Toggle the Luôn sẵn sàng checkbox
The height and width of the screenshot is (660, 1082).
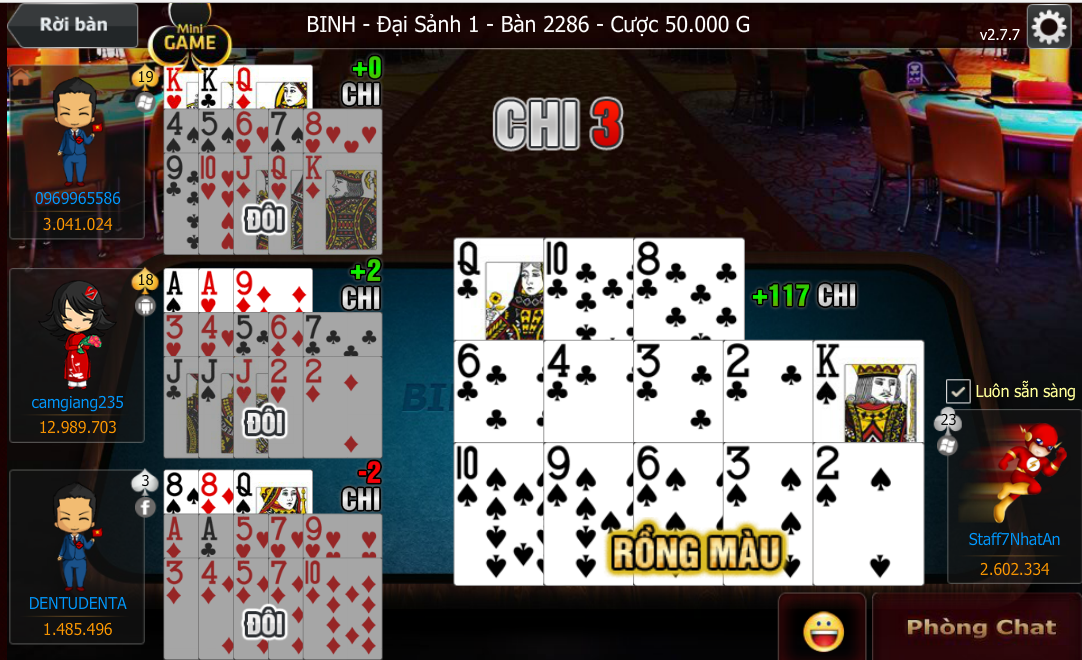coord(958,391)
